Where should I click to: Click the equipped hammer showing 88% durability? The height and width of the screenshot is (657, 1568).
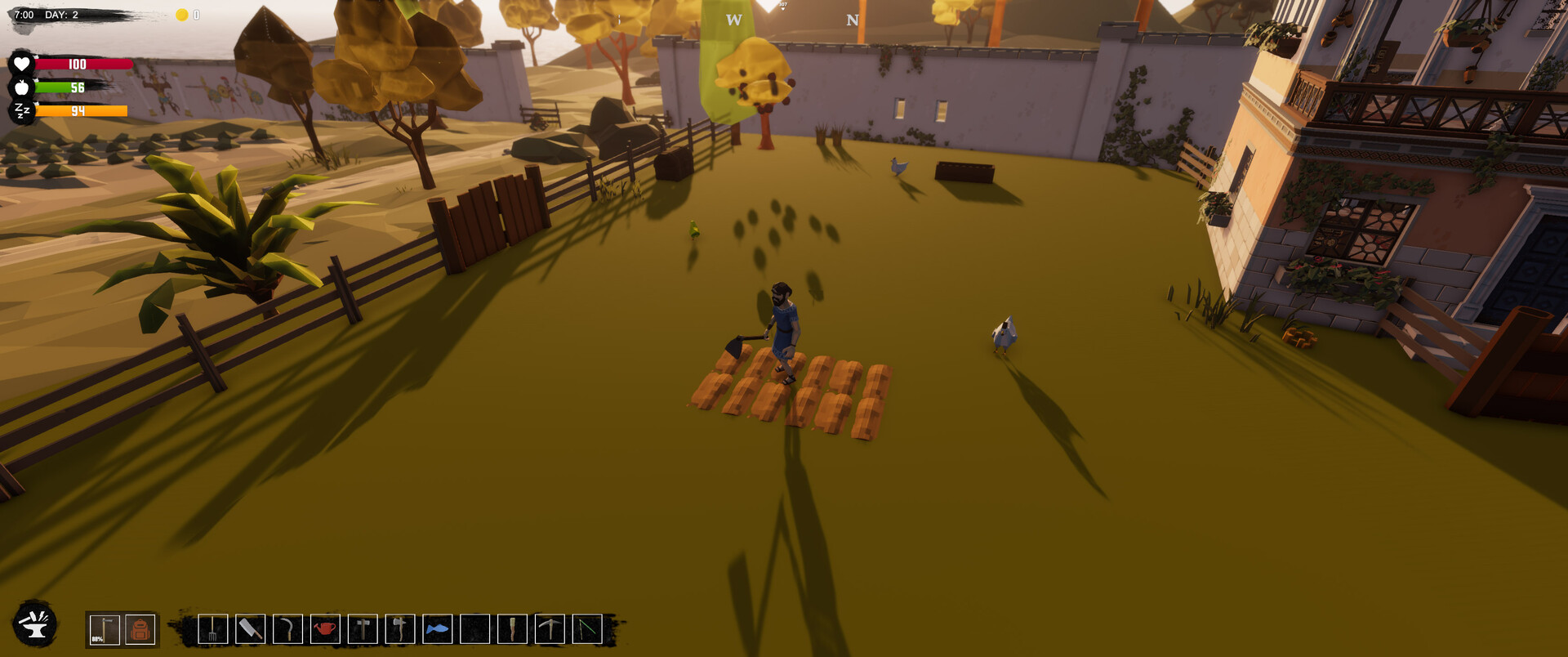point(105,629)
